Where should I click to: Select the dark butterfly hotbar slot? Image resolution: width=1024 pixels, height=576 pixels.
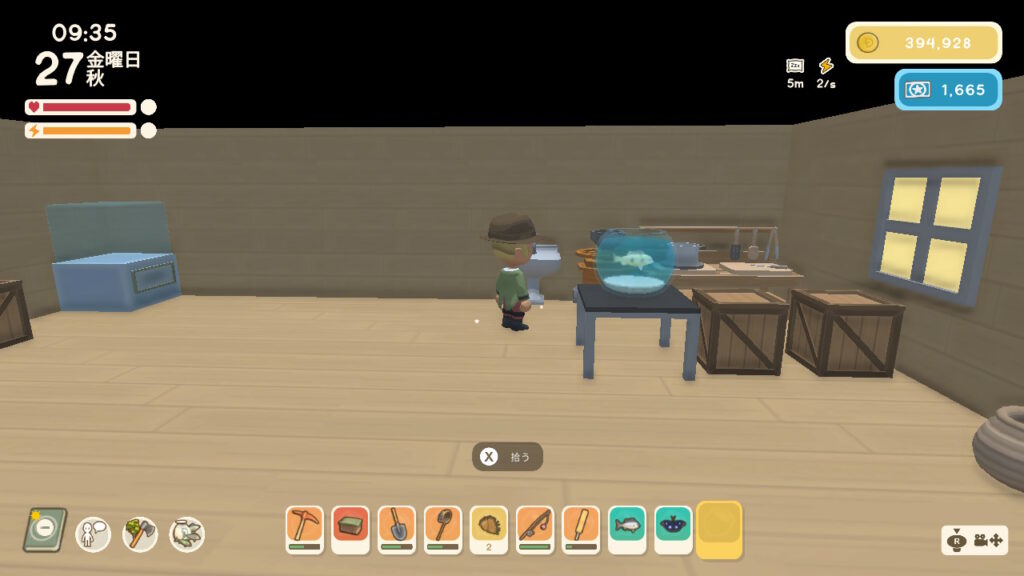click(673, 528)
